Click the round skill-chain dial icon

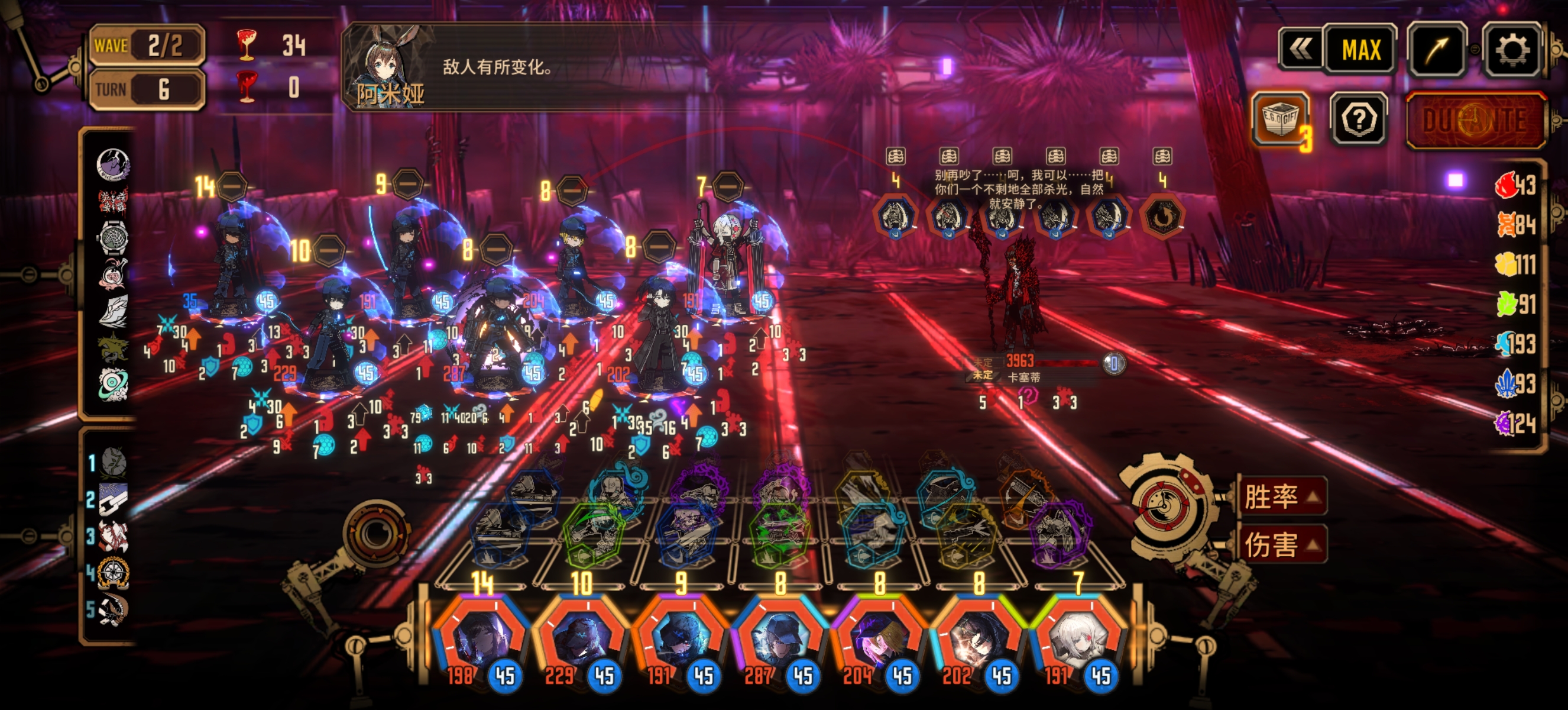(x=375, y=533)
